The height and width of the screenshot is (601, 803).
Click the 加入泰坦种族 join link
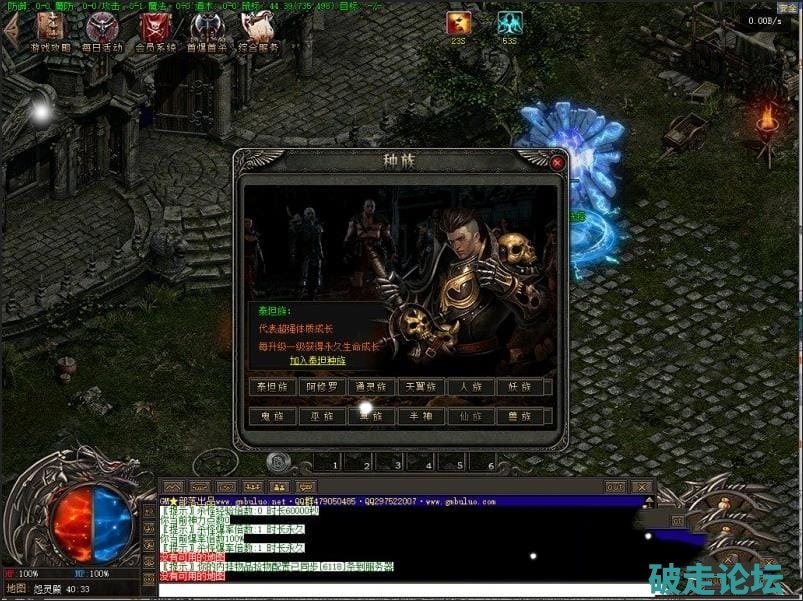point(318,360)
